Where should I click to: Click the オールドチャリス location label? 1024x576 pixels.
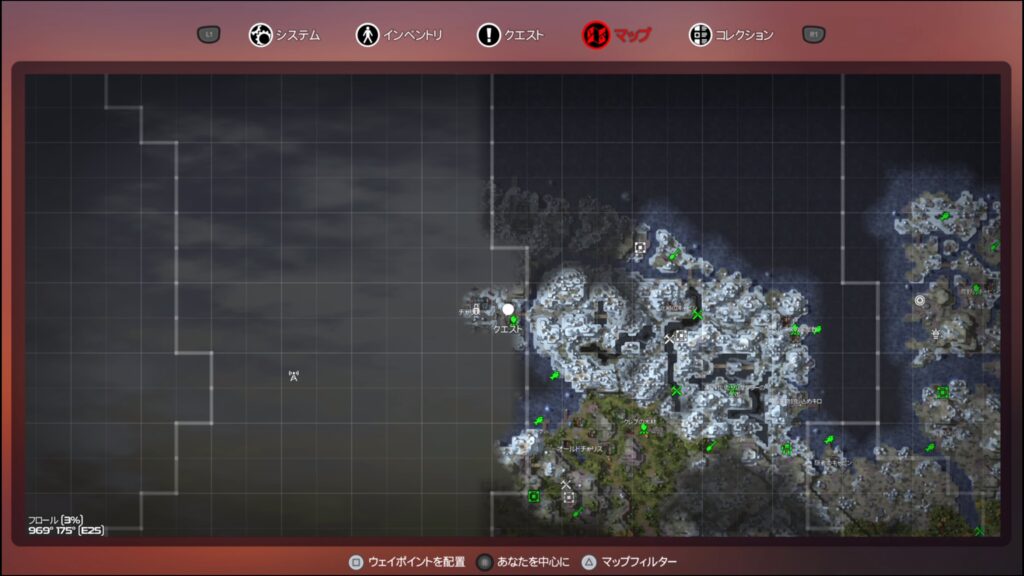(580, 450)
